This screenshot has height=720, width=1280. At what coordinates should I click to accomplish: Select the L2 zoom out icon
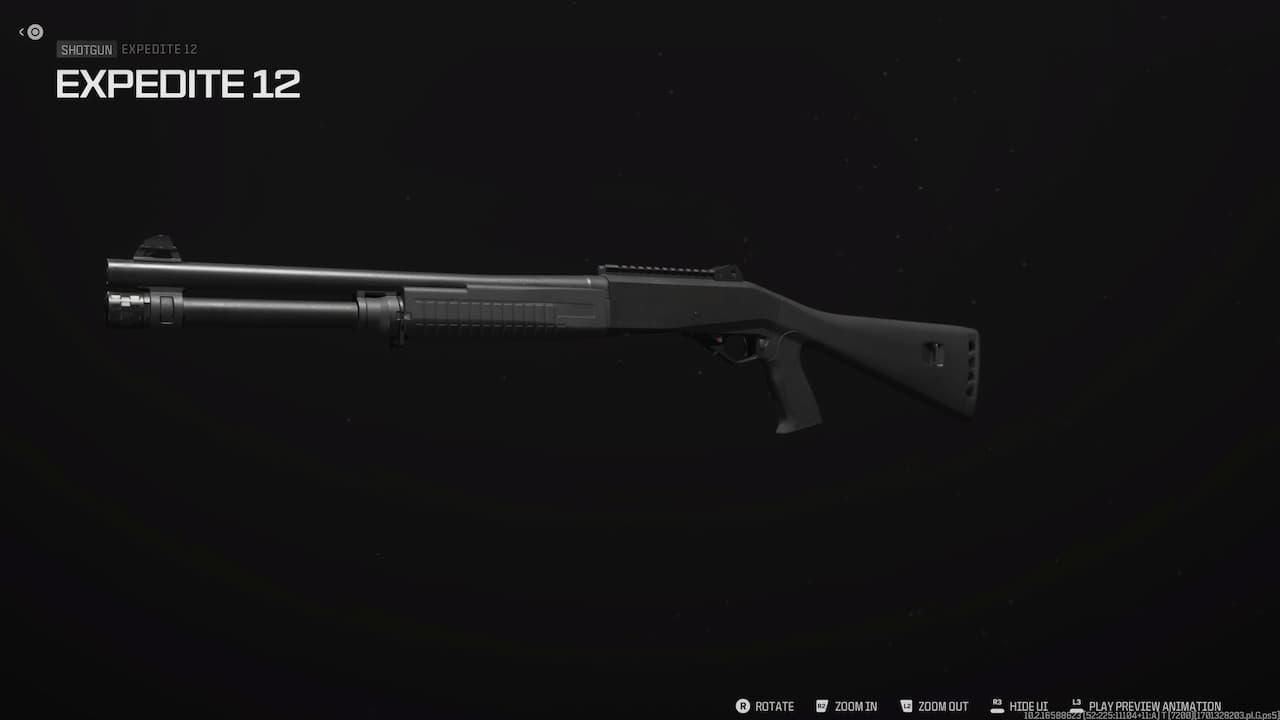[906, 706]
